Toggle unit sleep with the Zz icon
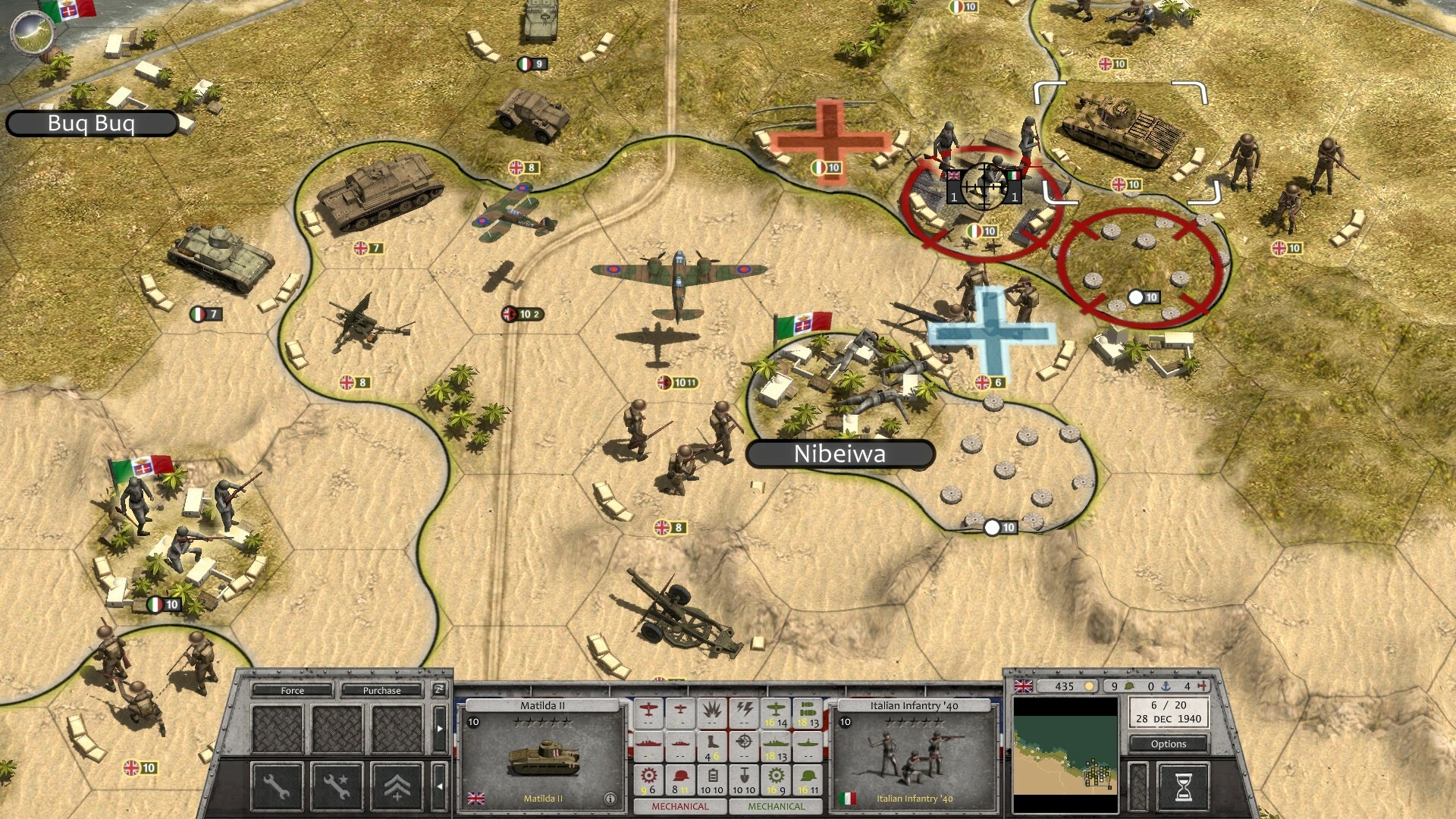 [x=441, y=689]
